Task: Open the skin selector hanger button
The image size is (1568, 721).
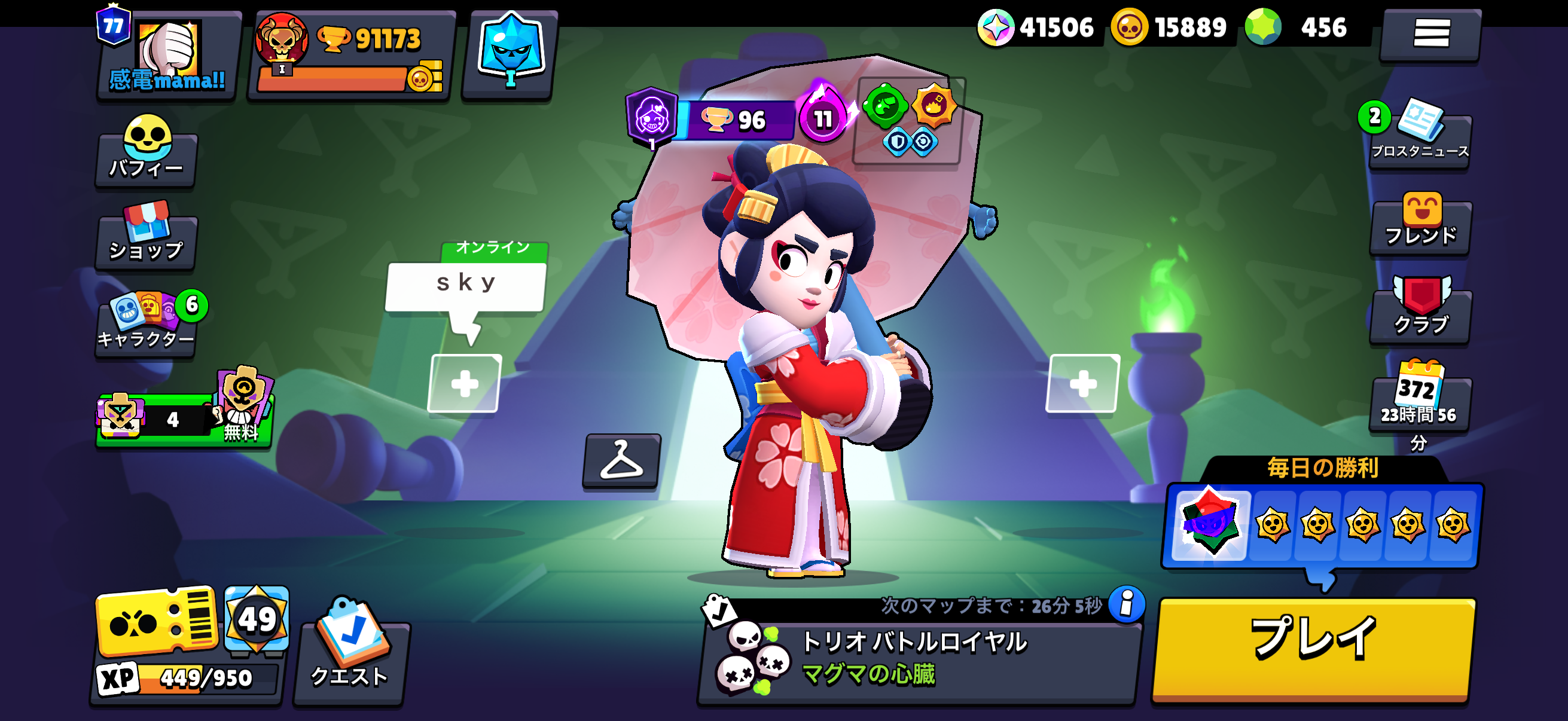Action: 621,460
